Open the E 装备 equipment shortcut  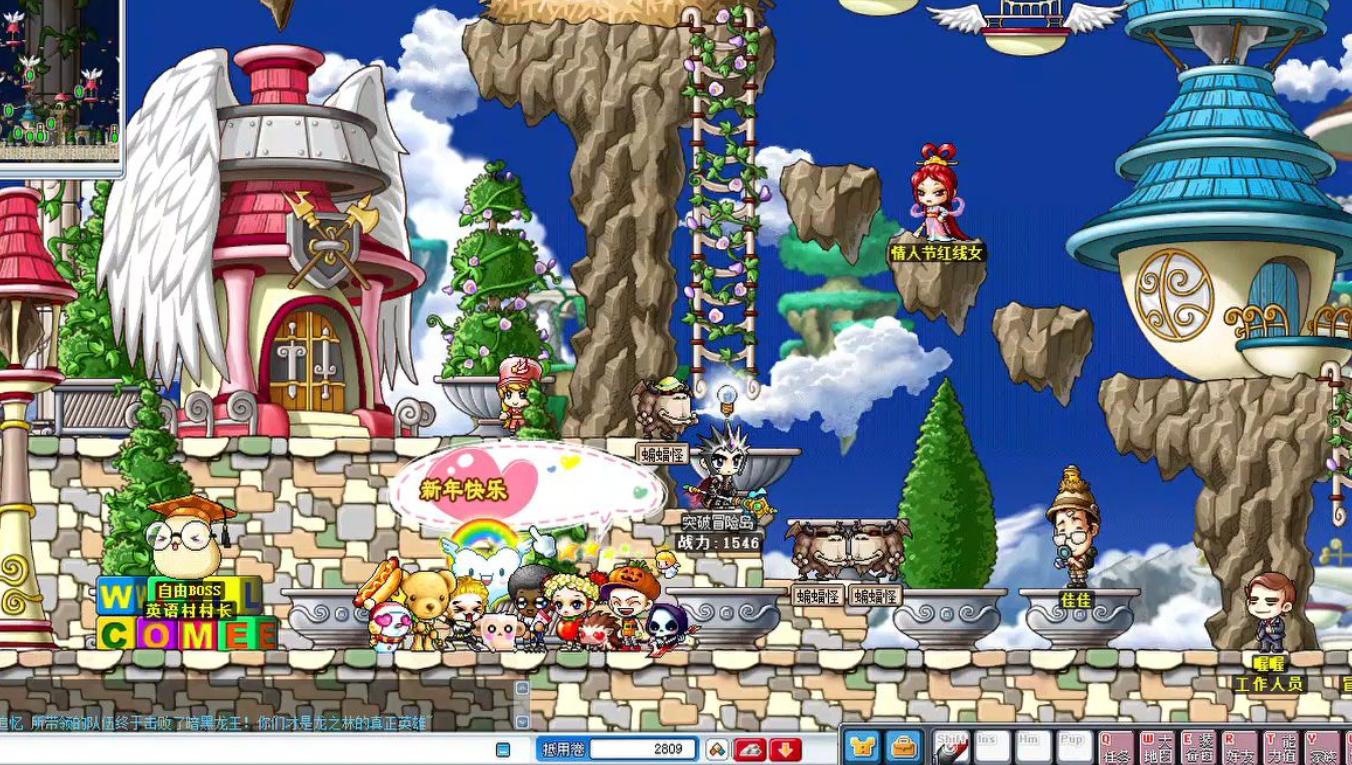1198,748
